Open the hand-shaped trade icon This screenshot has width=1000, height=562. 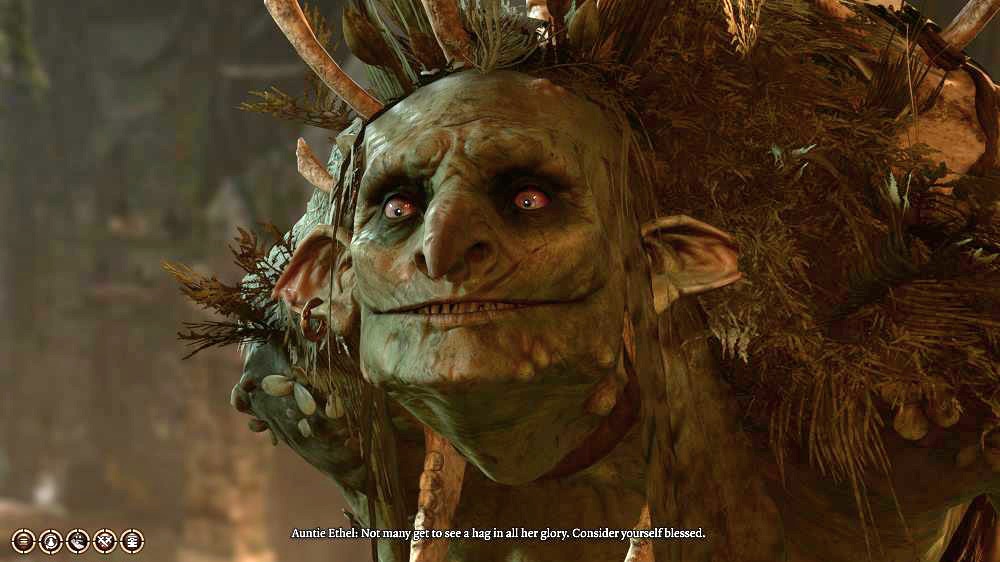pyautogui.click(x=77, y=541)
